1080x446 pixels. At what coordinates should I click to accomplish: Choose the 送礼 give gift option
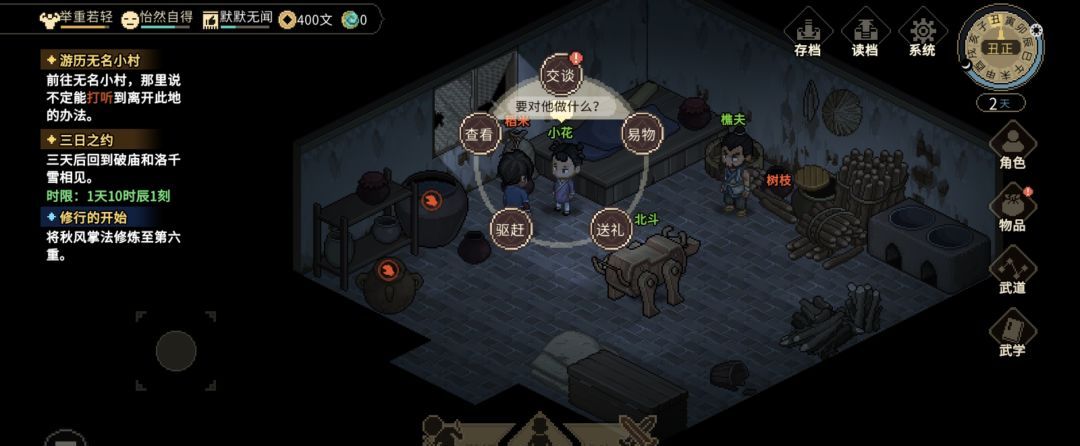(x=610, y=228)
